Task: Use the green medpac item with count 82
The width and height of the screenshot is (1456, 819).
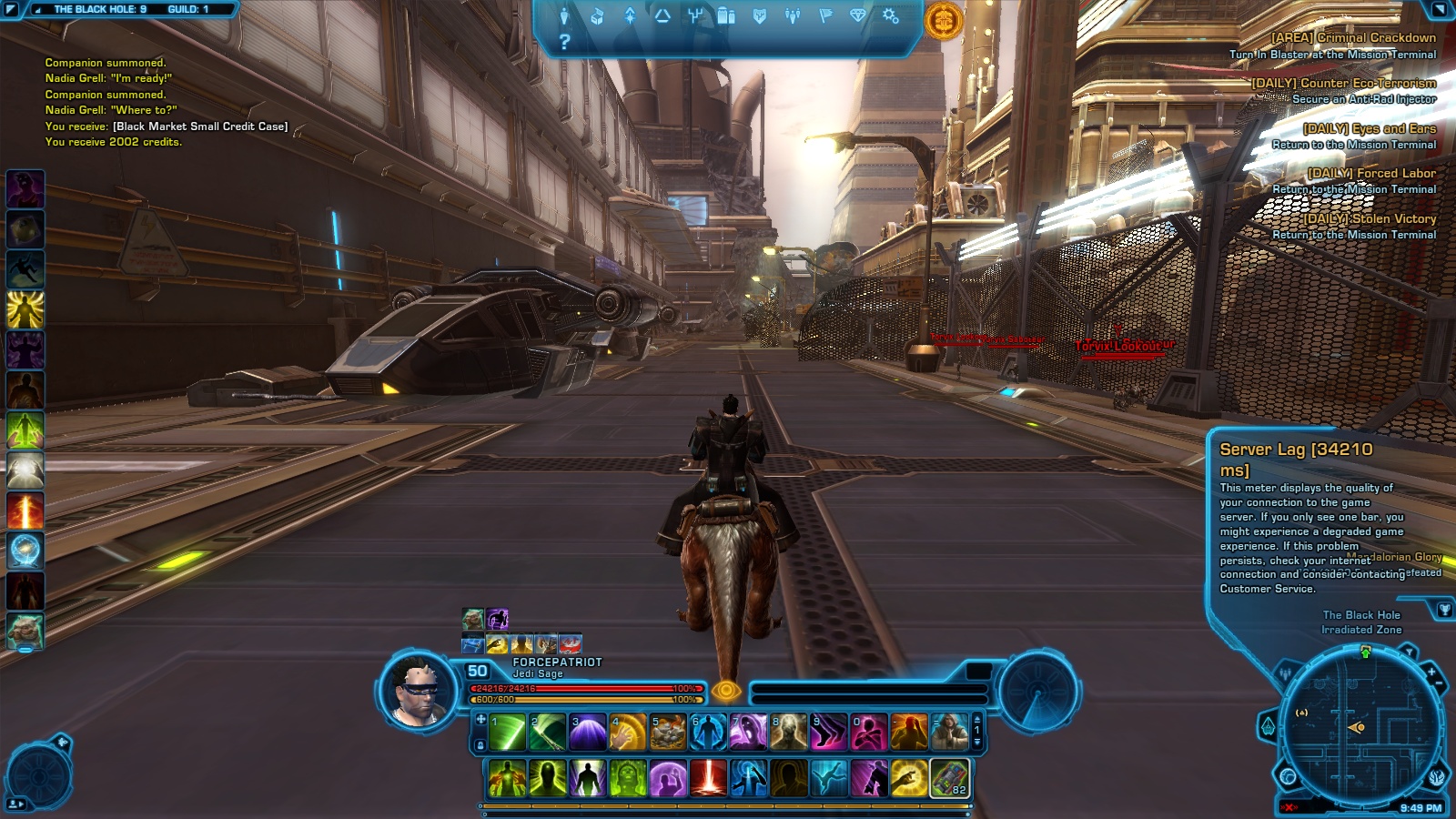Action: [948, 779]
